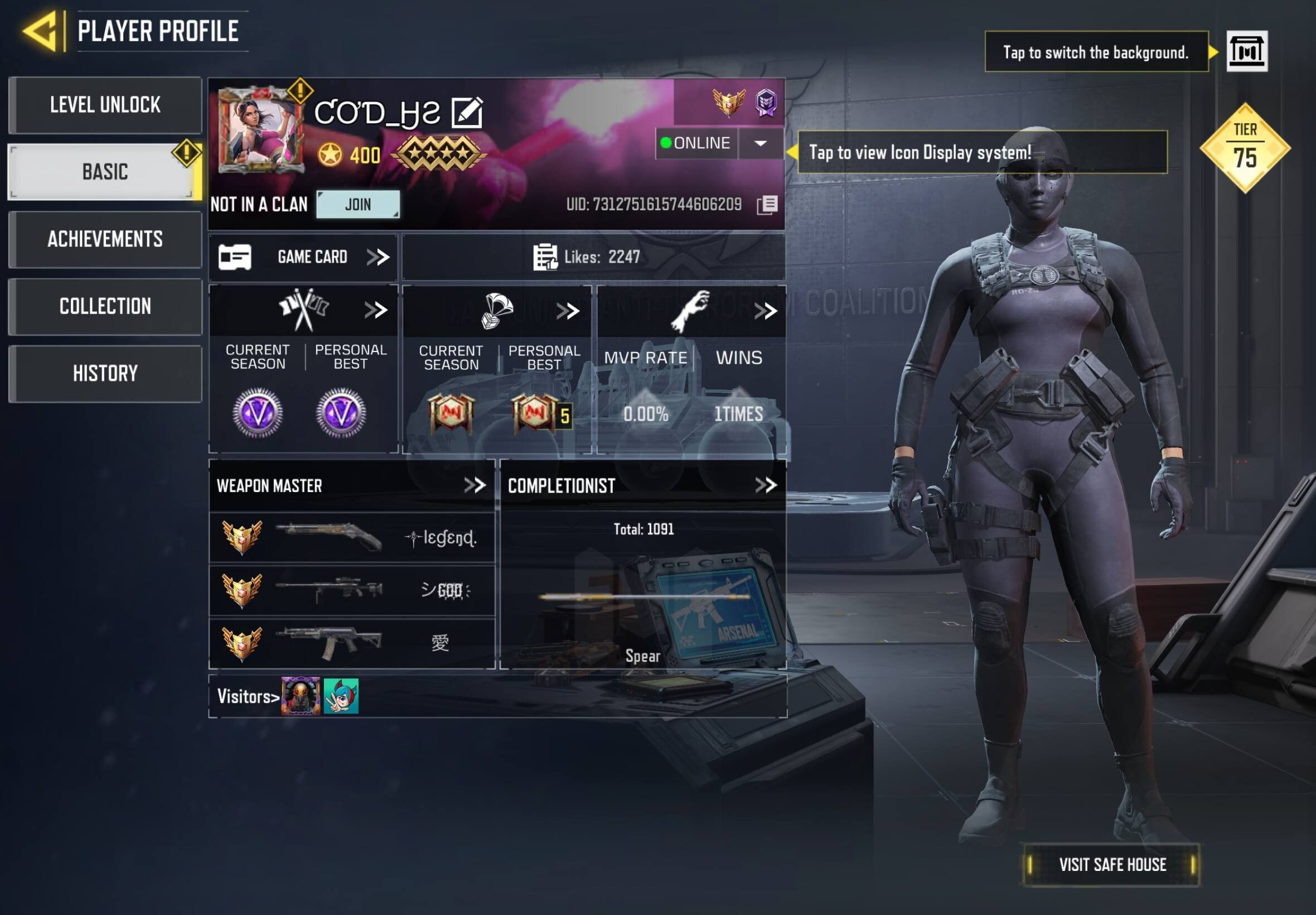Go back using the yellow arrow
This screenshot has height=915, width=1316.
tap(40, 31)
